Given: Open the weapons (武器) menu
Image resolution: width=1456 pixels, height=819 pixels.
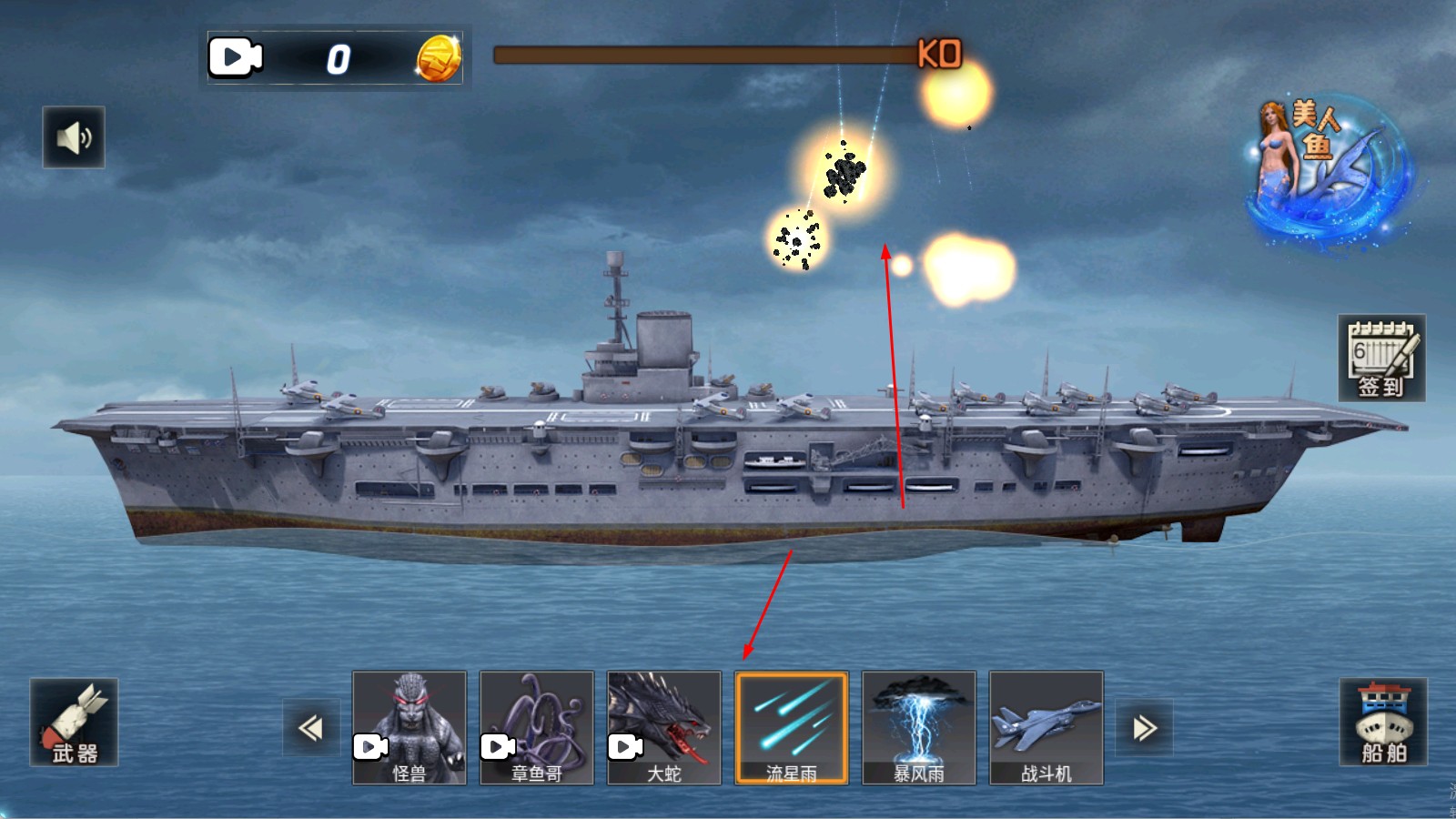Looking at the screenshot, I should tap(74, 723).
